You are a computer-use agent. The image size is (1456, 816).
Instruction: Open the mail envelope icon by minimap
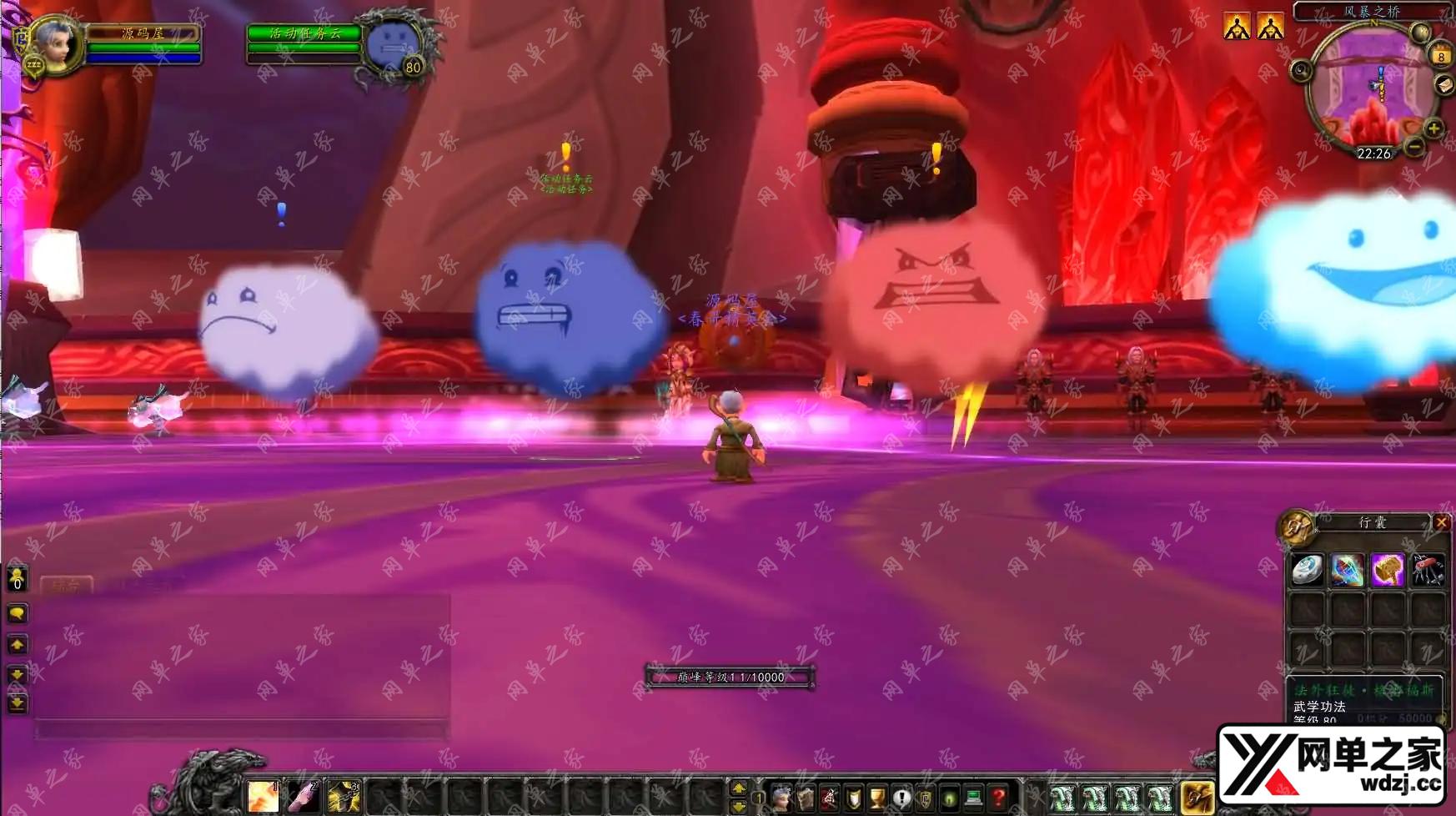(x=1445, y=85)
